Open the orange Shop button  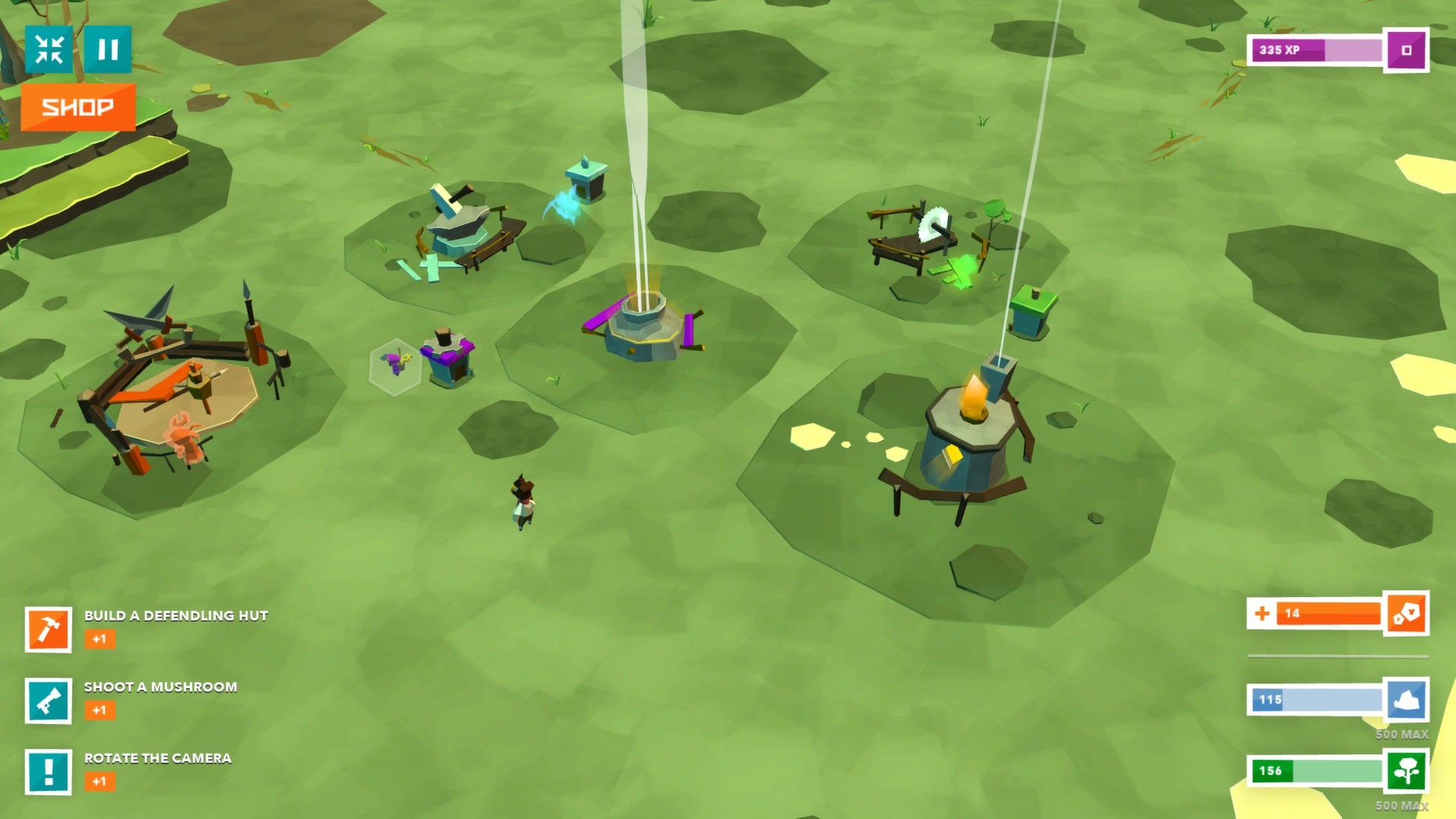coord(78,107)
